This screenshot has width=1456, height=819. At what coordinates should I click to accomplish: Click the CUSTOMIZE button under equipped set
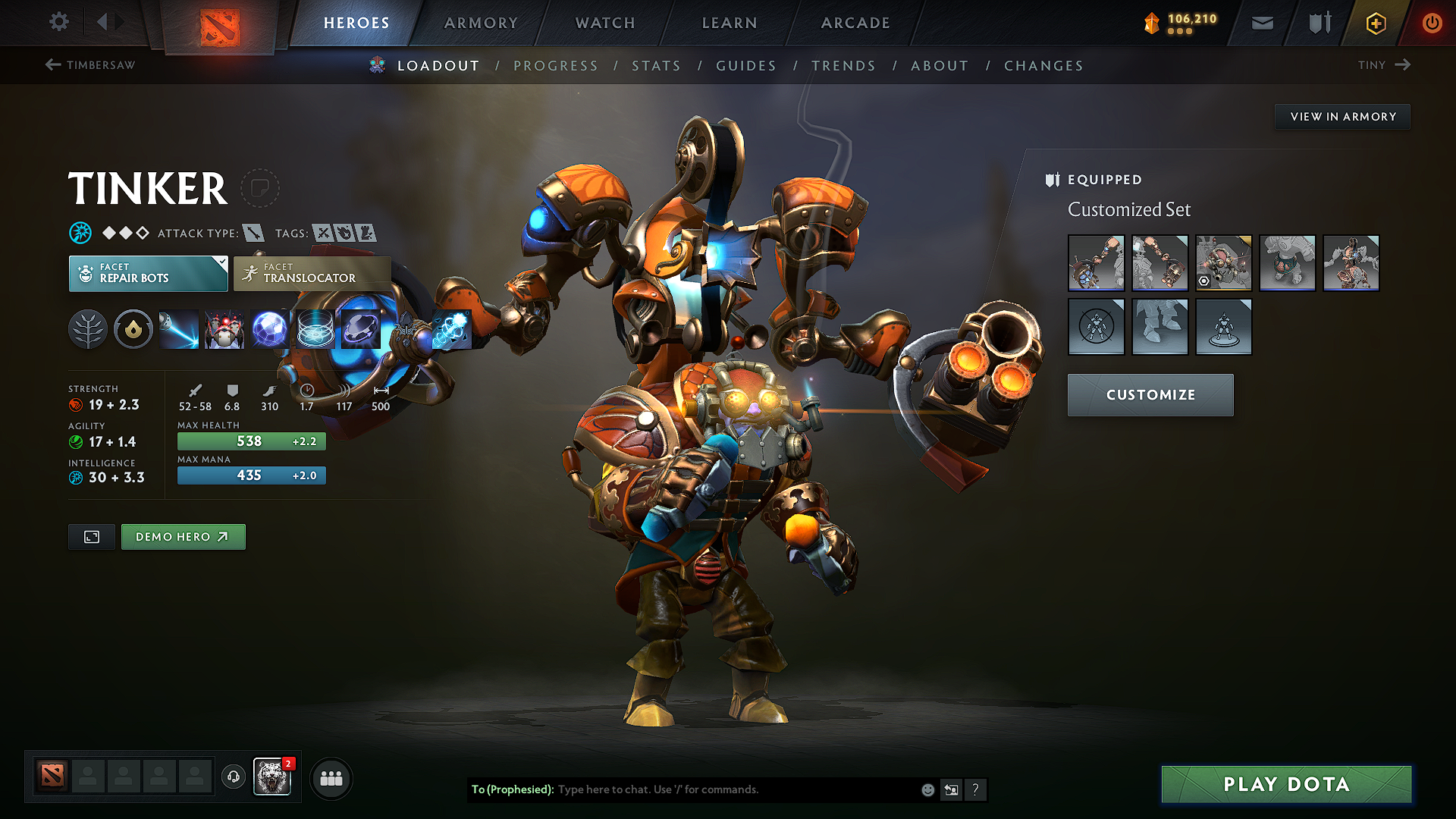[1150, 394]
